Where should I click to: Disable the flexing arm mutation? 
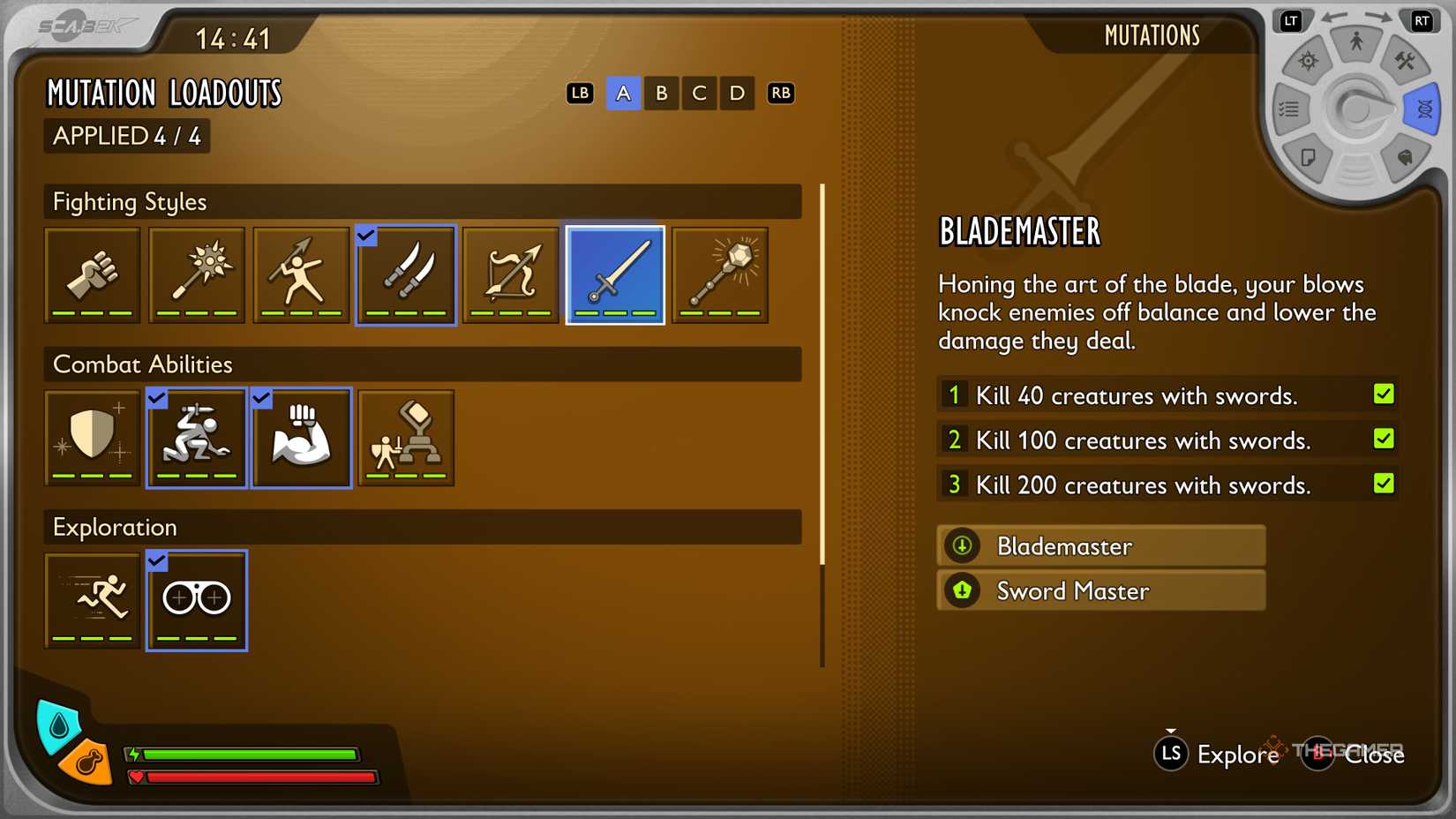301,437
